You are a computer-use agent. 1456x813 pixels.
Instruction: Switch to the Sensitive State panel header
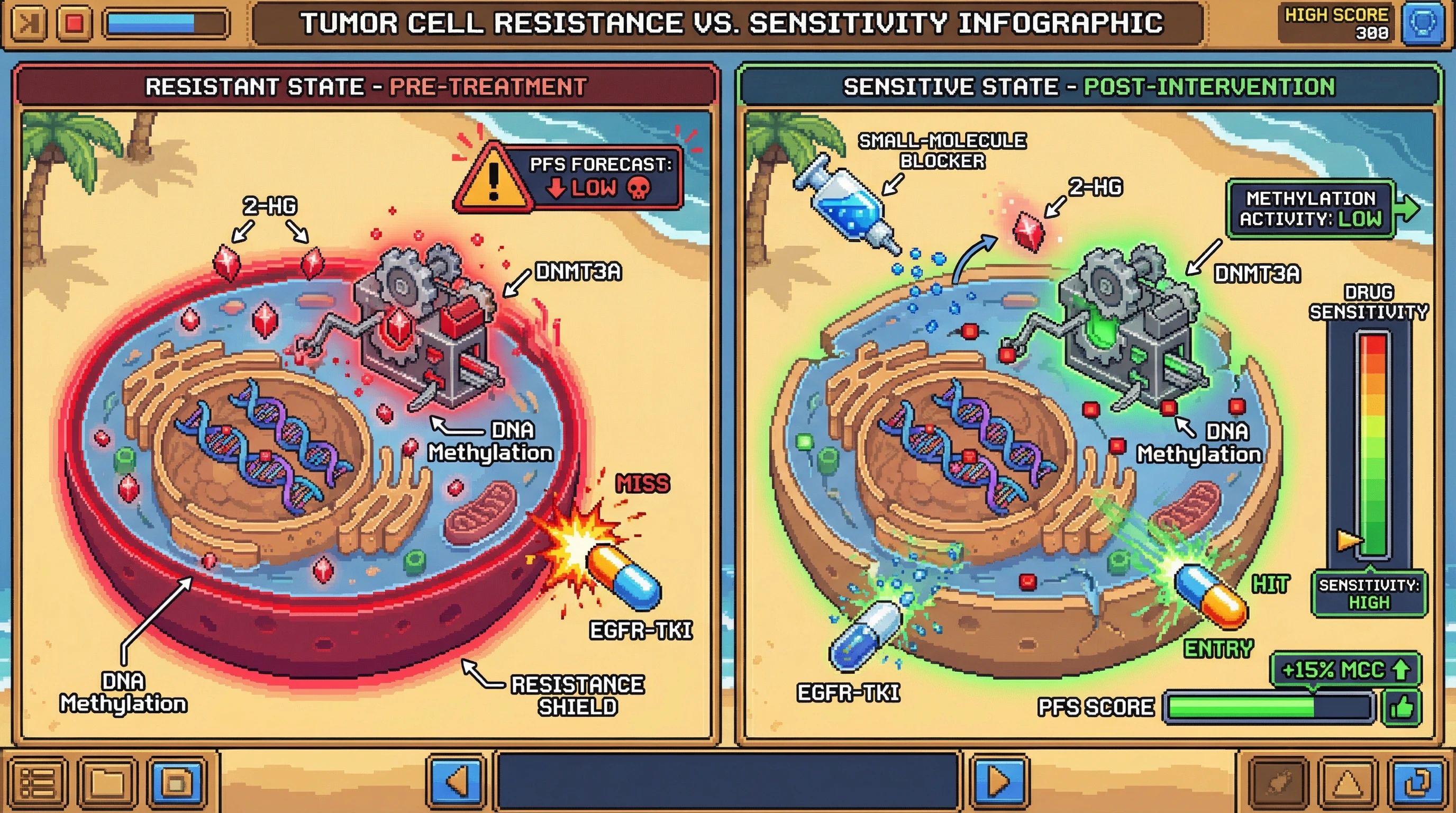tap(1089, 87)
